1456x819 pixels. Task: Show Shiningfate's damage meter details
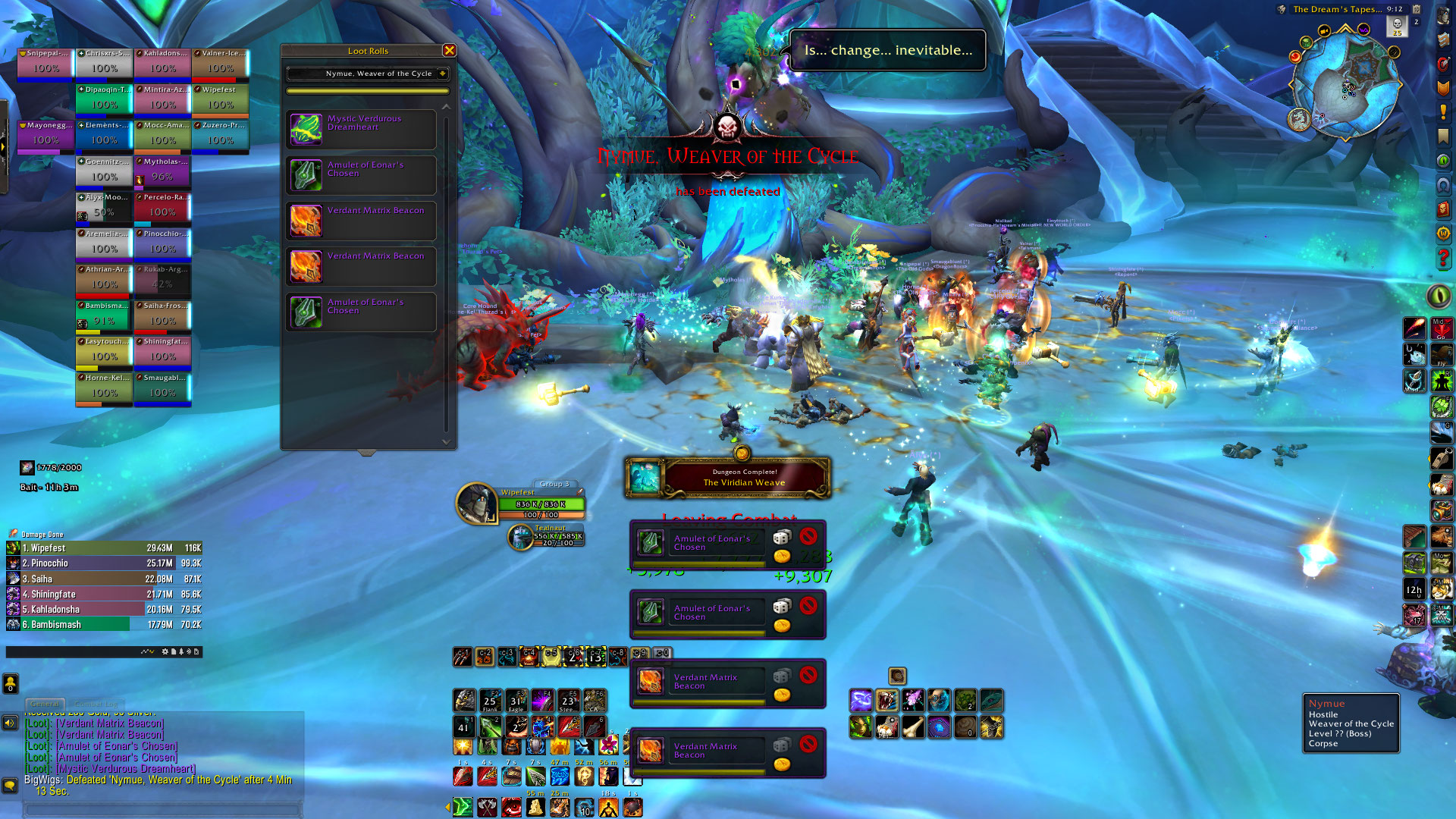click(x=104, y=595)
